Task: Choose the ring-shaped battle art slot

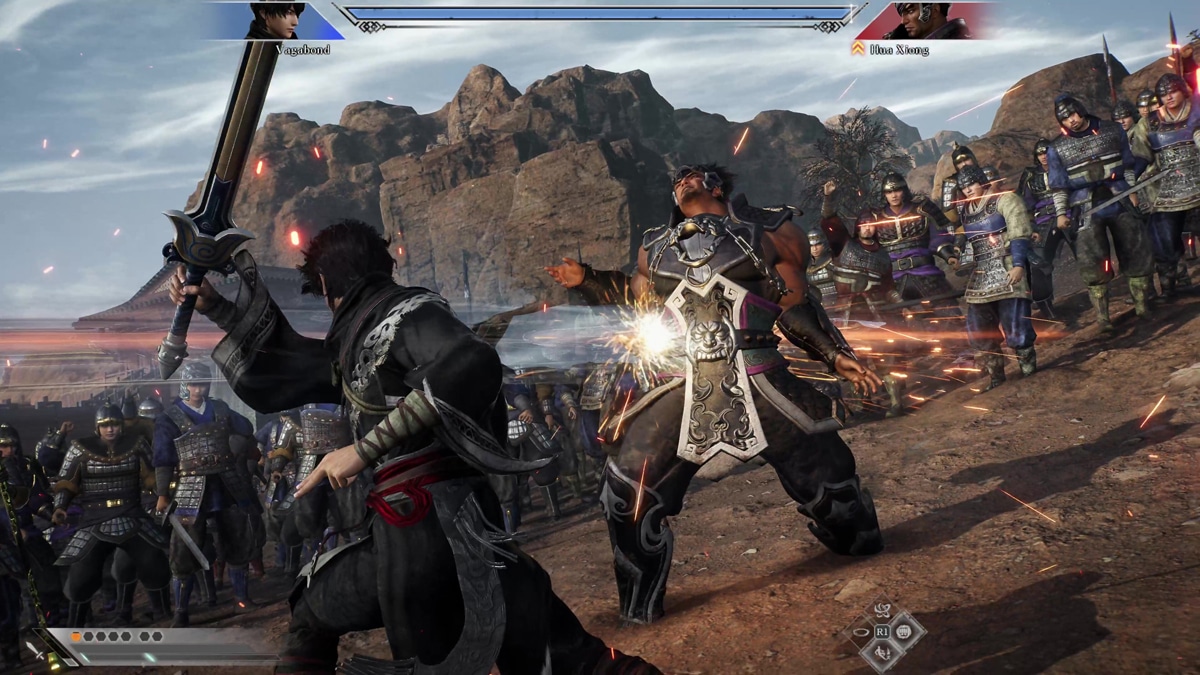Action: pos(862,632)
